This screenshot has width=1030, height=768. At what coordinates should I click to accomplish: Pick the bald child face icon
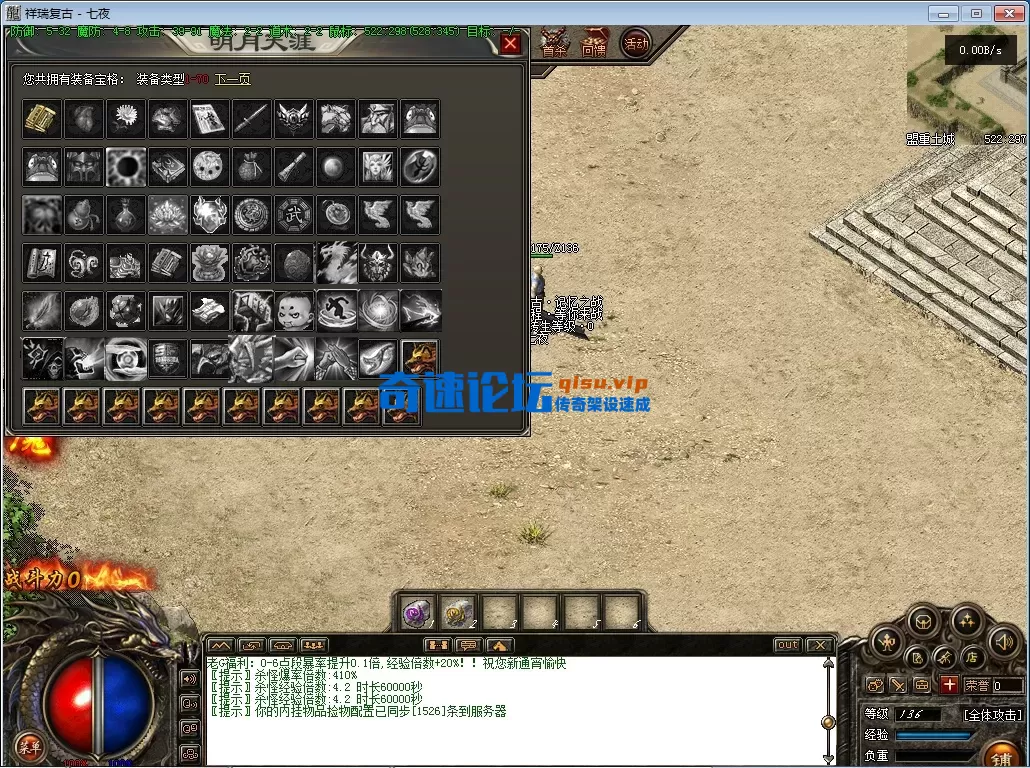(294, 310)
